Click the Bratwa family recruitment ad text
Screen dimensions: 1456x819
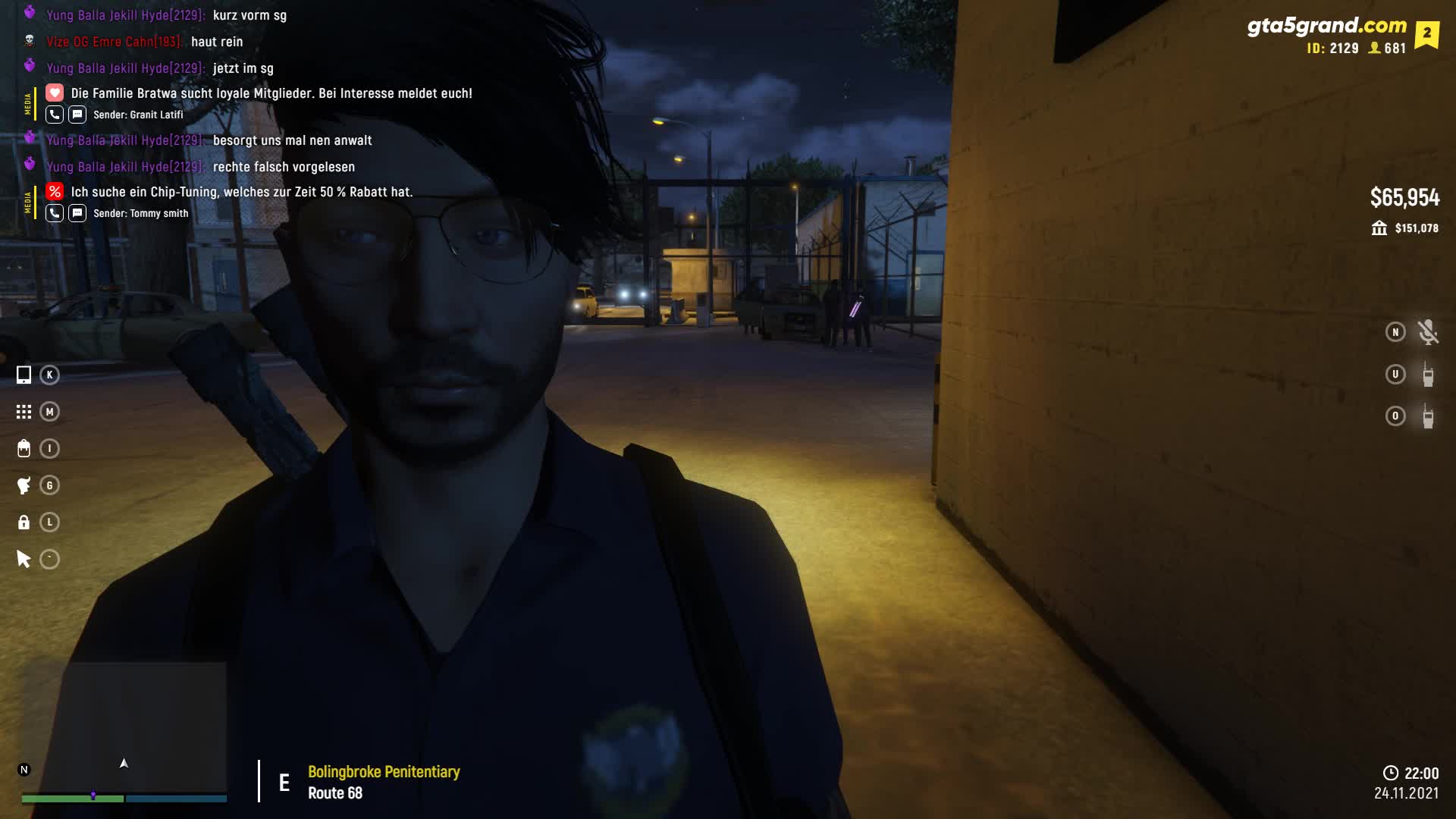[x=271, y=93]
